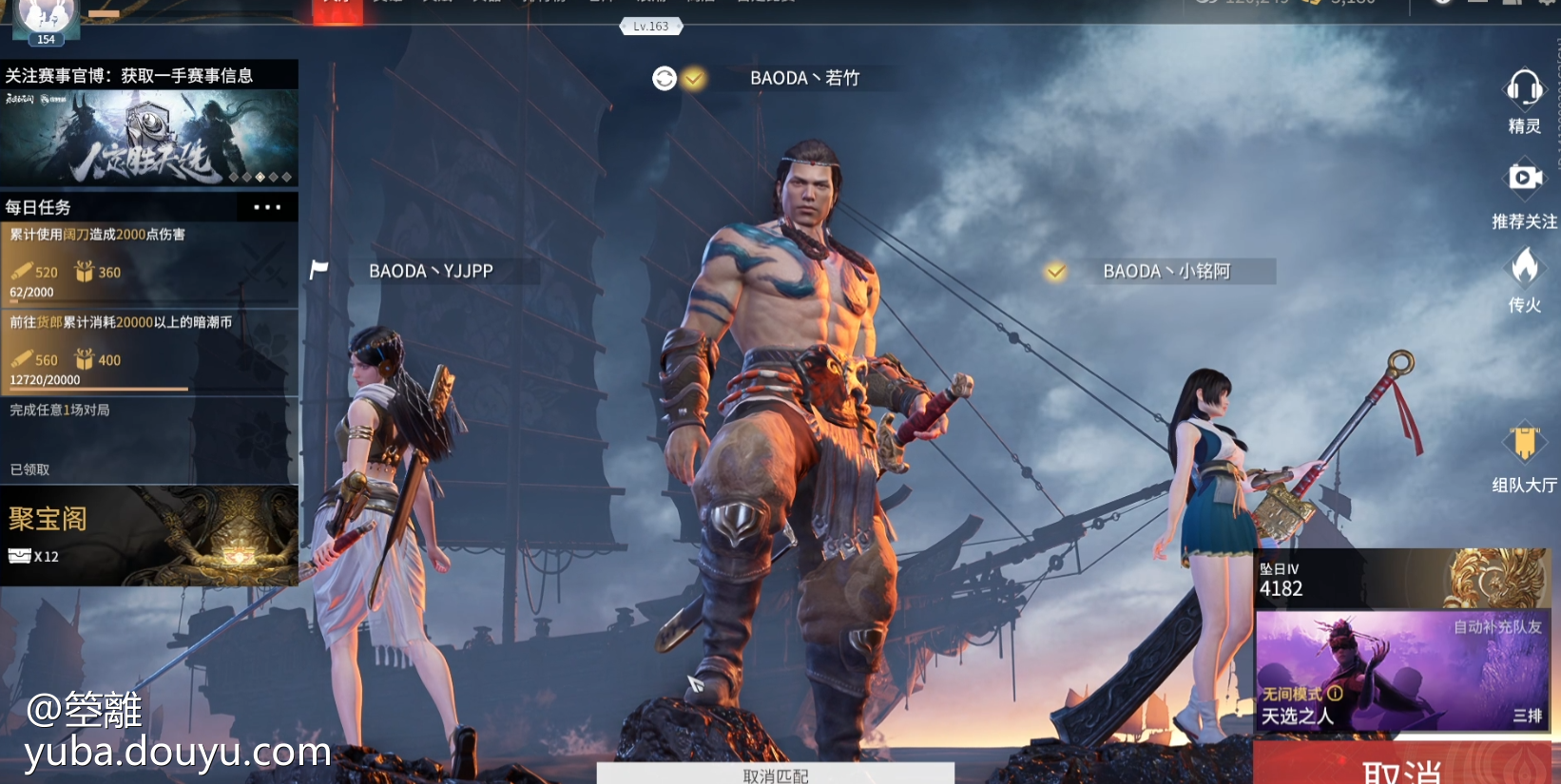Open the player avatar with level 154
Viewport: 1561px width, 784px height.
pyautogui.click(x=46, y=19)
